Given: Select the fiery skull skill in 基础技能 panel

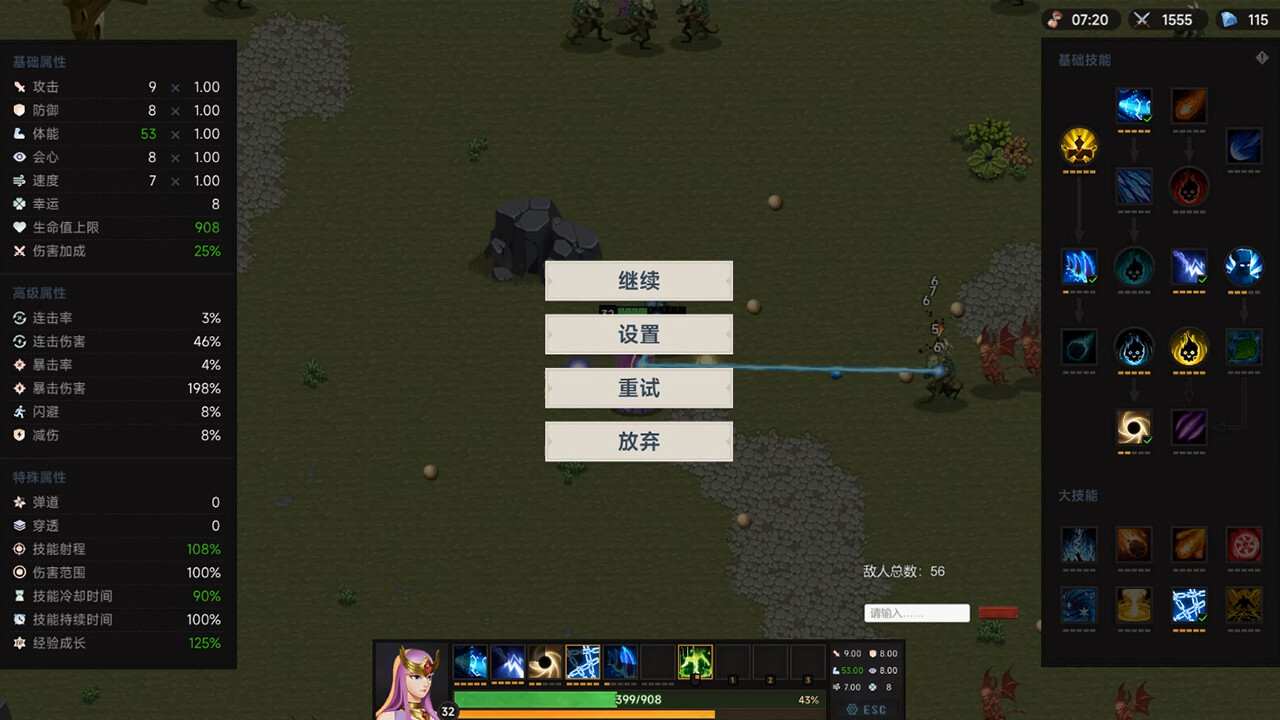Looking at the screenshot, I should [1189, 188].
